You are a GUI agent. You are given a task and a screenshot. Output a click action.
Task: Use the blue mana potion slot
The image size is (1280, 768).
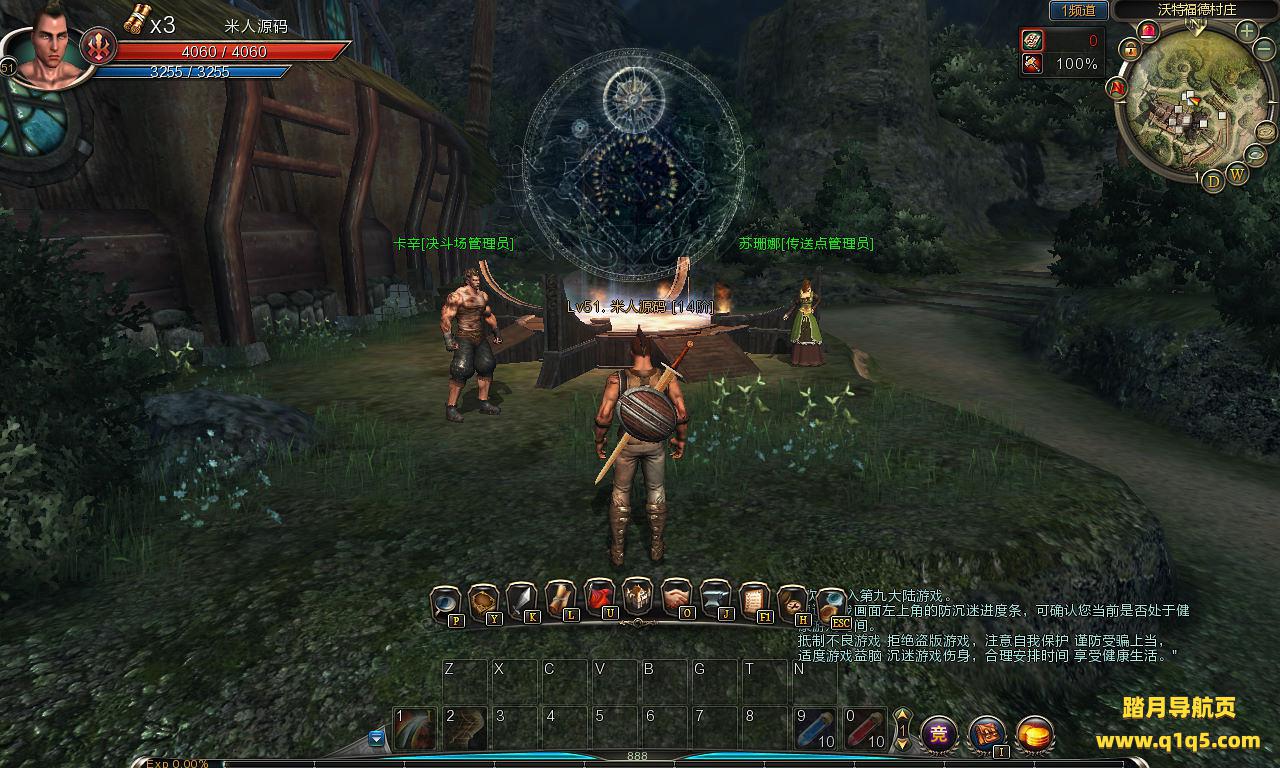[x=814, y=729]
